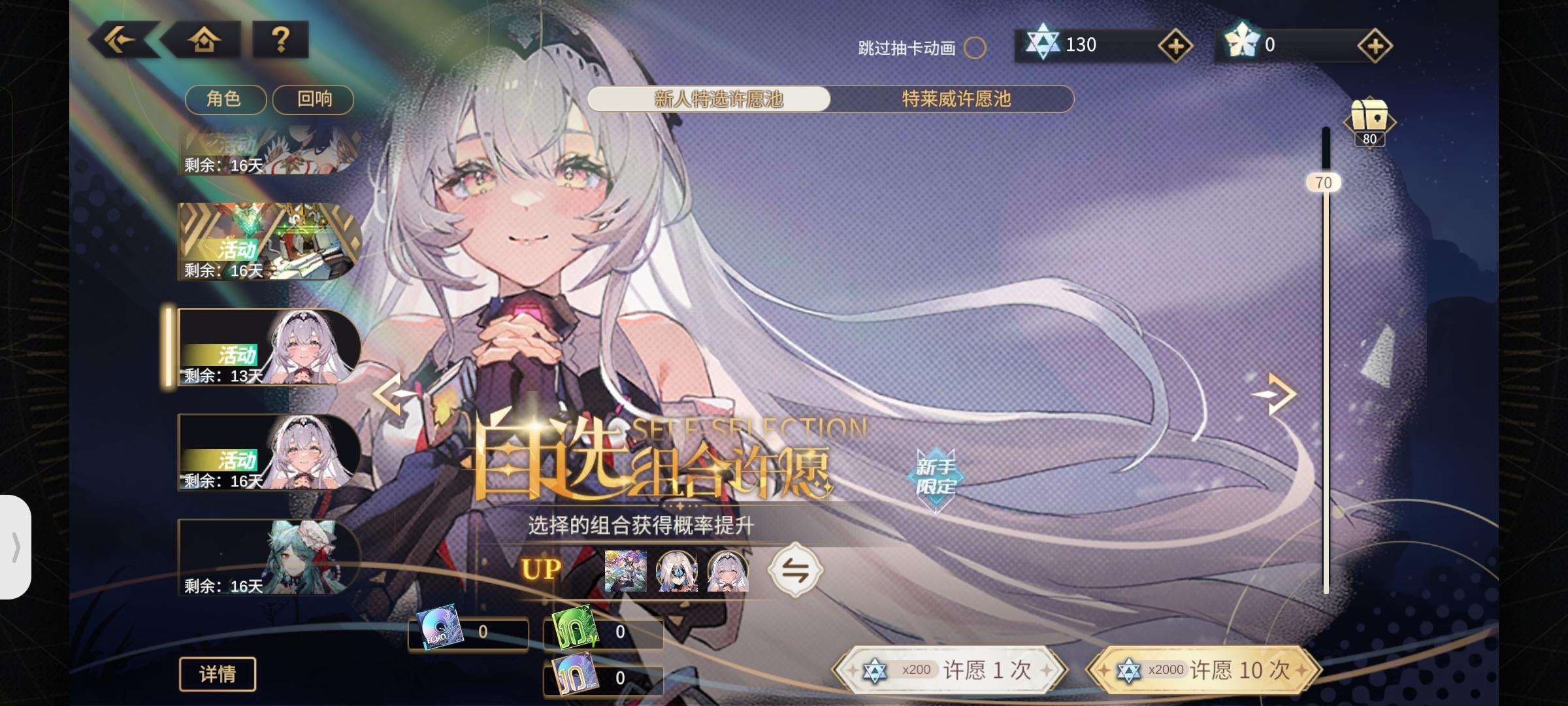The width and height of the screenshot is (1568, 706).
Task: Switch to 特莱威许愿池 tab
Action: pyautogui.click(x=955, y=99)
